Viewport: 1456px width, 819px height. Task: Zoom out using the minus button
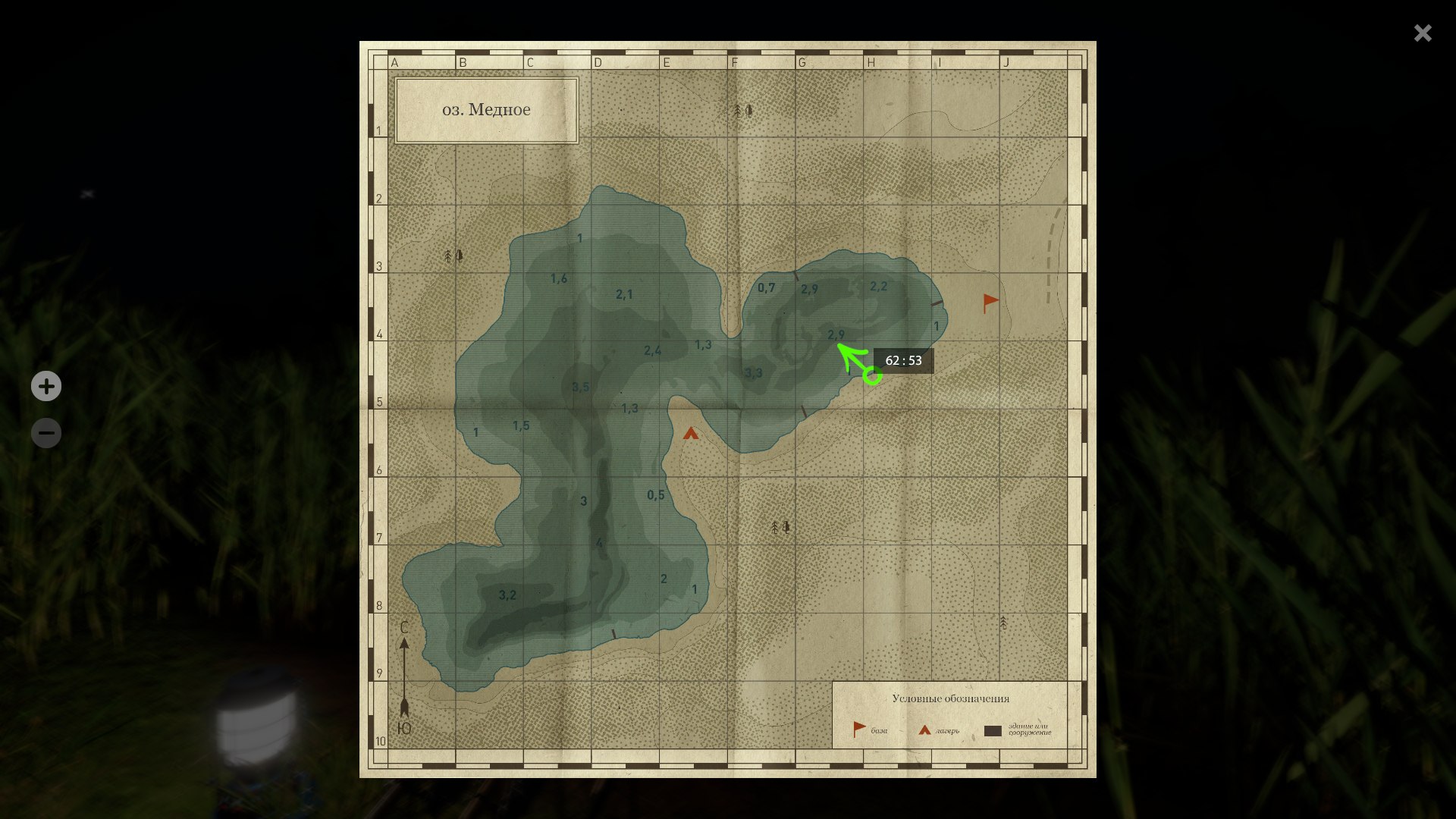(x=46, y=432)
